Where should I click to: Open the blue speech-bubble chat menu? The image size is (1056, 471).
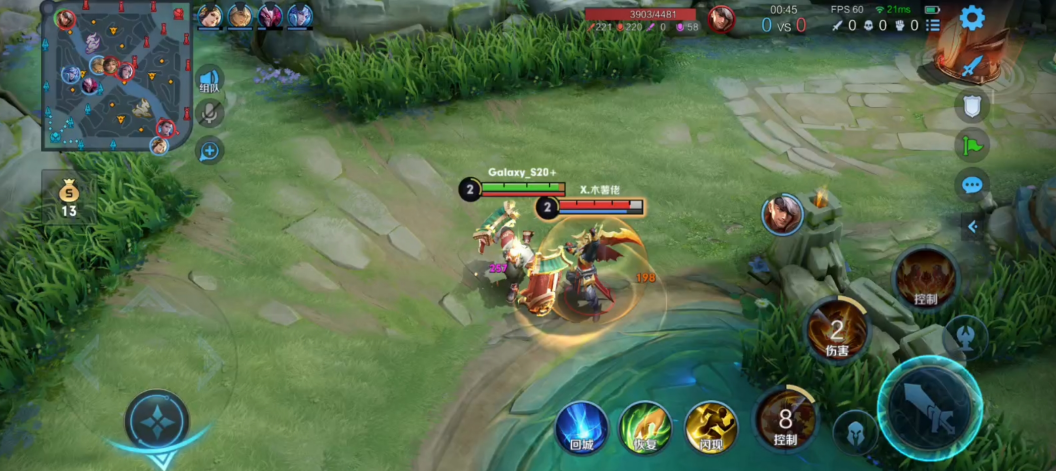pyautogui.click(x=972, y=185)
